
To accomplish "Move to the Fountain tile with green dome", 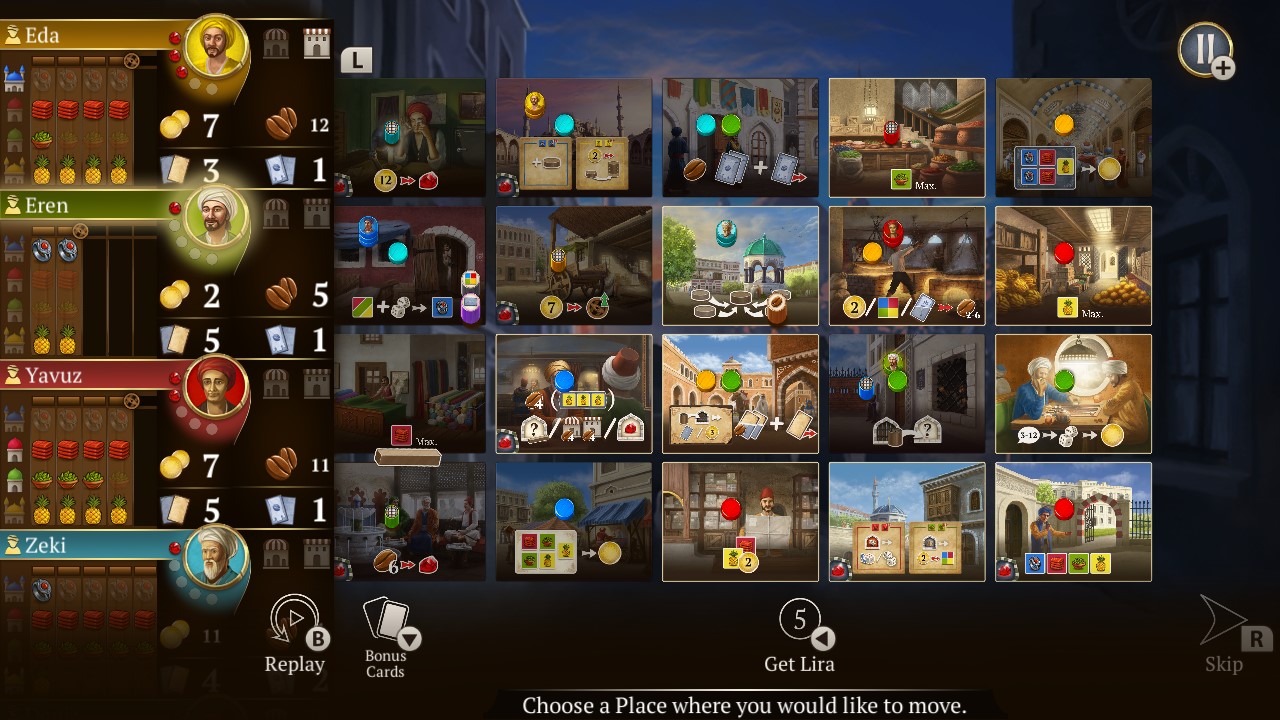I will 740,264.
